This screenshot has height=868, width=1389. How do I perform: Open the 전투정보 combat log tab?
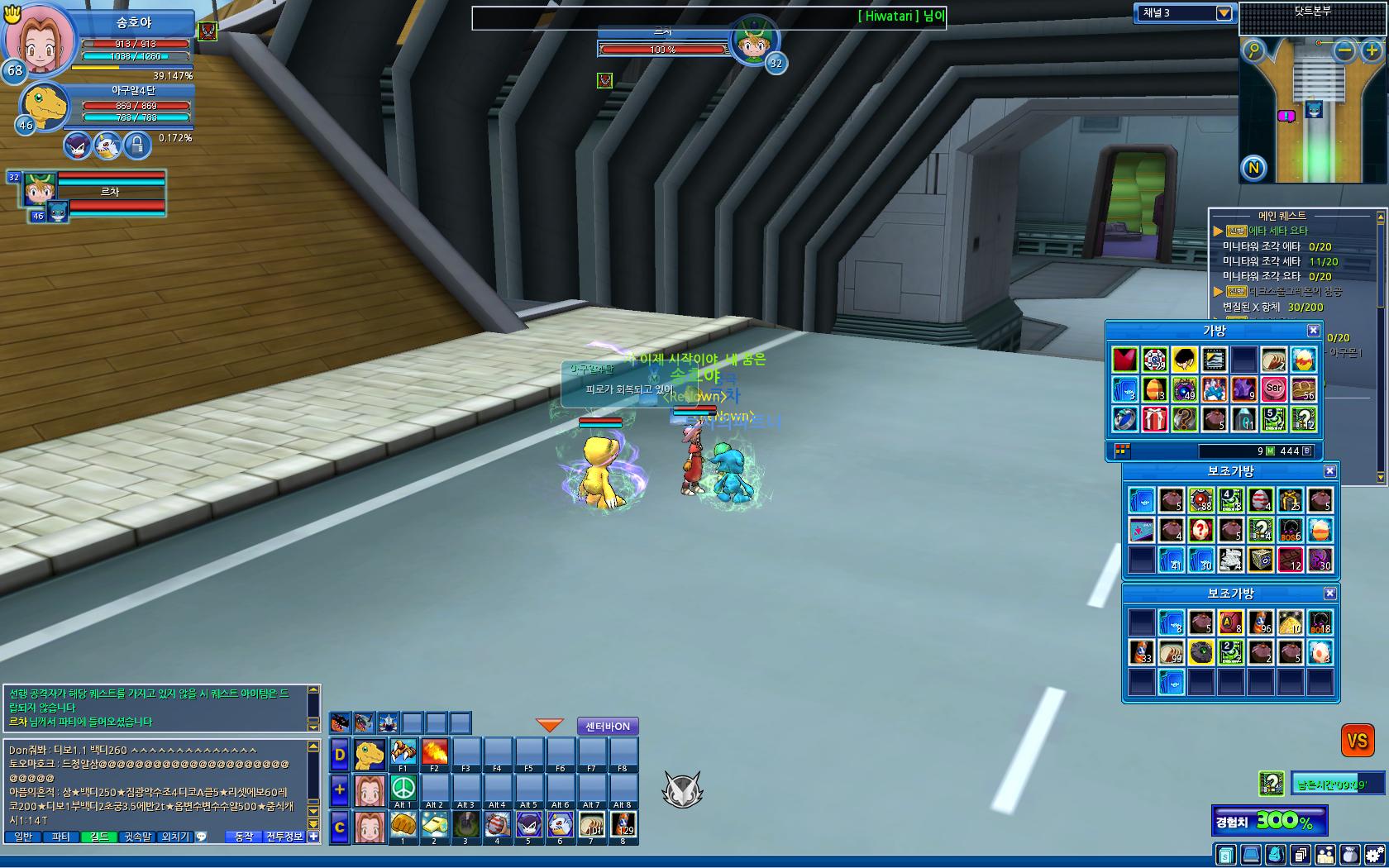(284, 837)
